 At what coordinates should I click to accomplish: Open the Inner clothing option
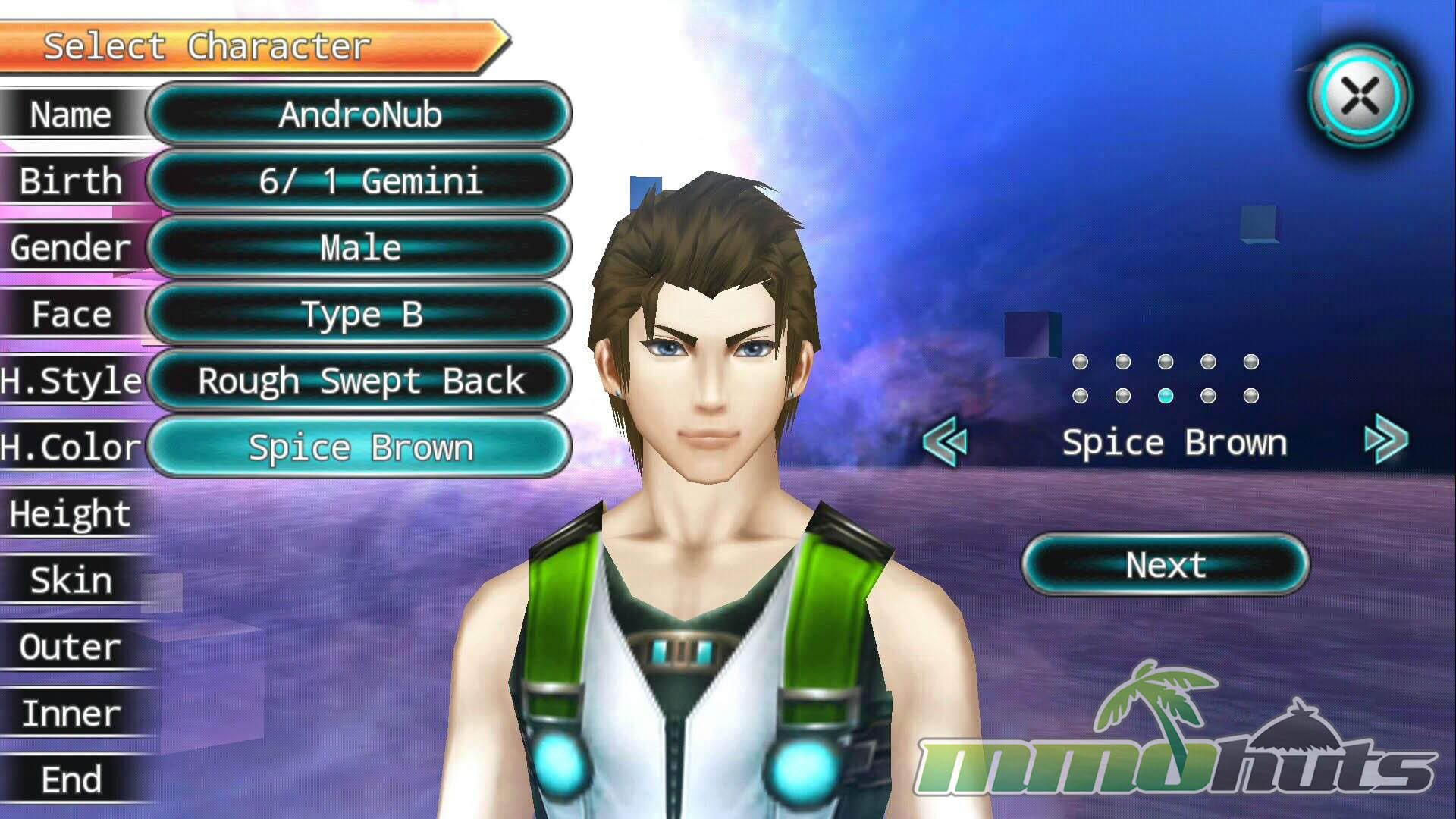pyautogui.click(x=71, y=714)
